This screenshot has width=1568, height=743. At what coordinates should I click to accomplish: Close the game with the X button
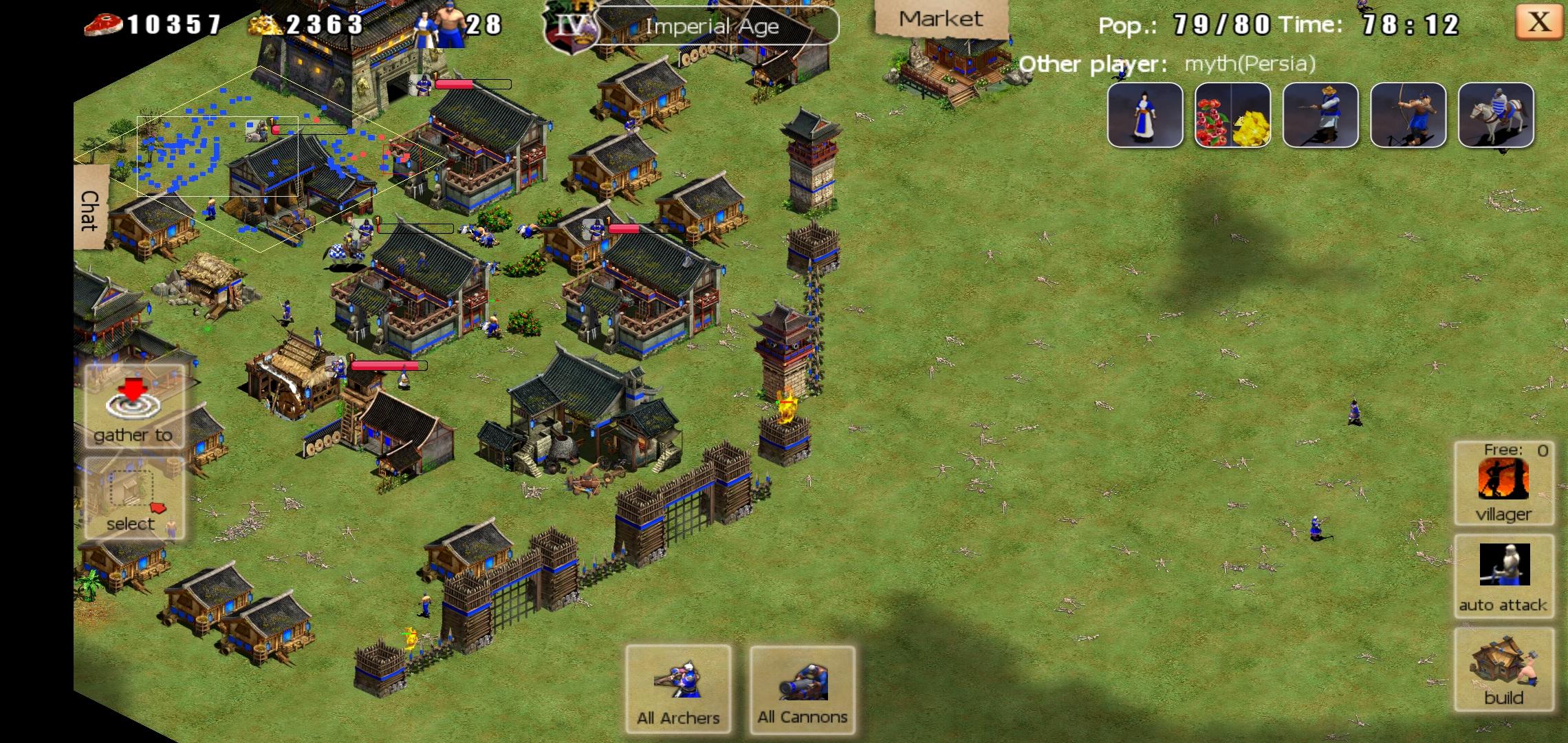pos(1538,23)
